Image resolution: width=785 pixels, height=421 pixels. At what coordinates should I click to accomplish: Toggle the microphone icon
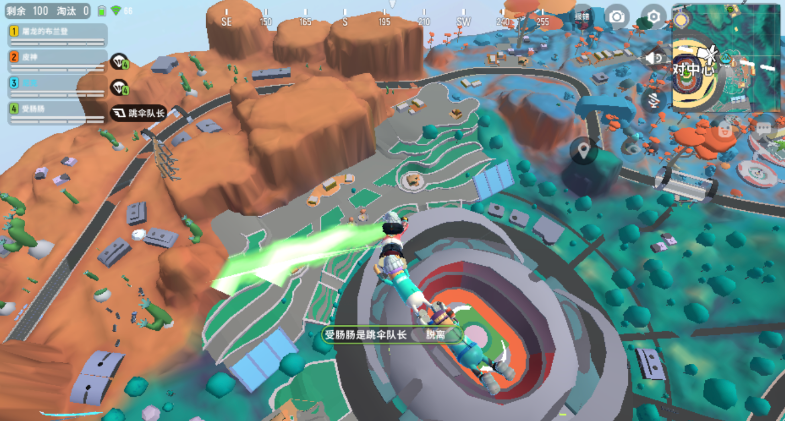(x=654, y=98)
